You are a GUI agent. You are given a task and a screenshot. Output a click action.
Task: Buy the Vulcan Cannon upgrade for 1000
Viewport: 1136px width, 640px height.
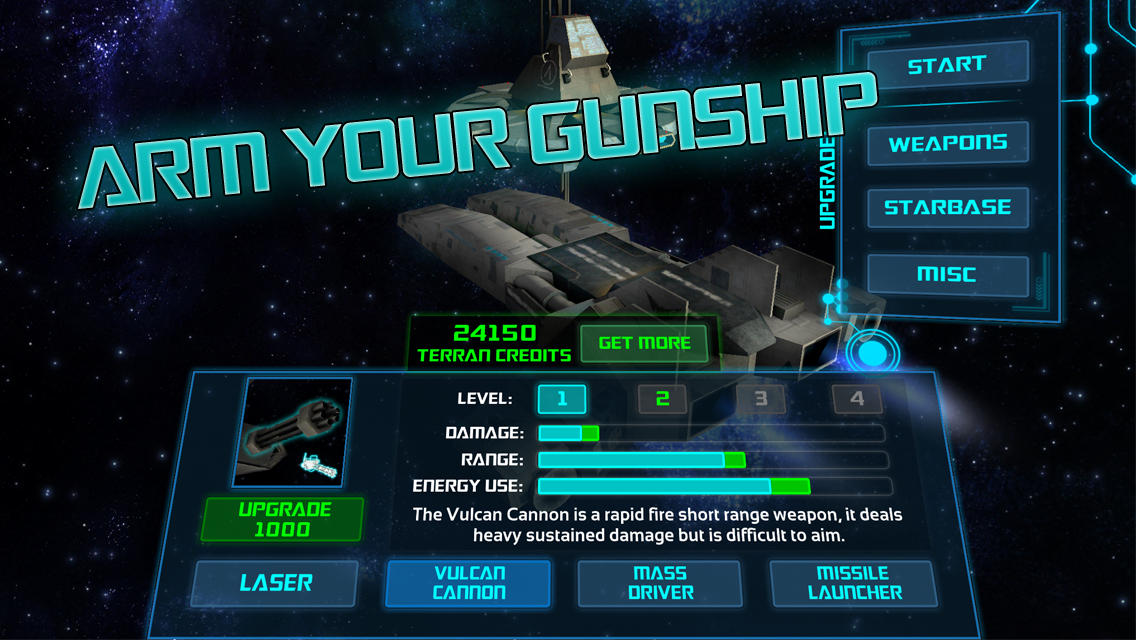[x=267, y=519]
